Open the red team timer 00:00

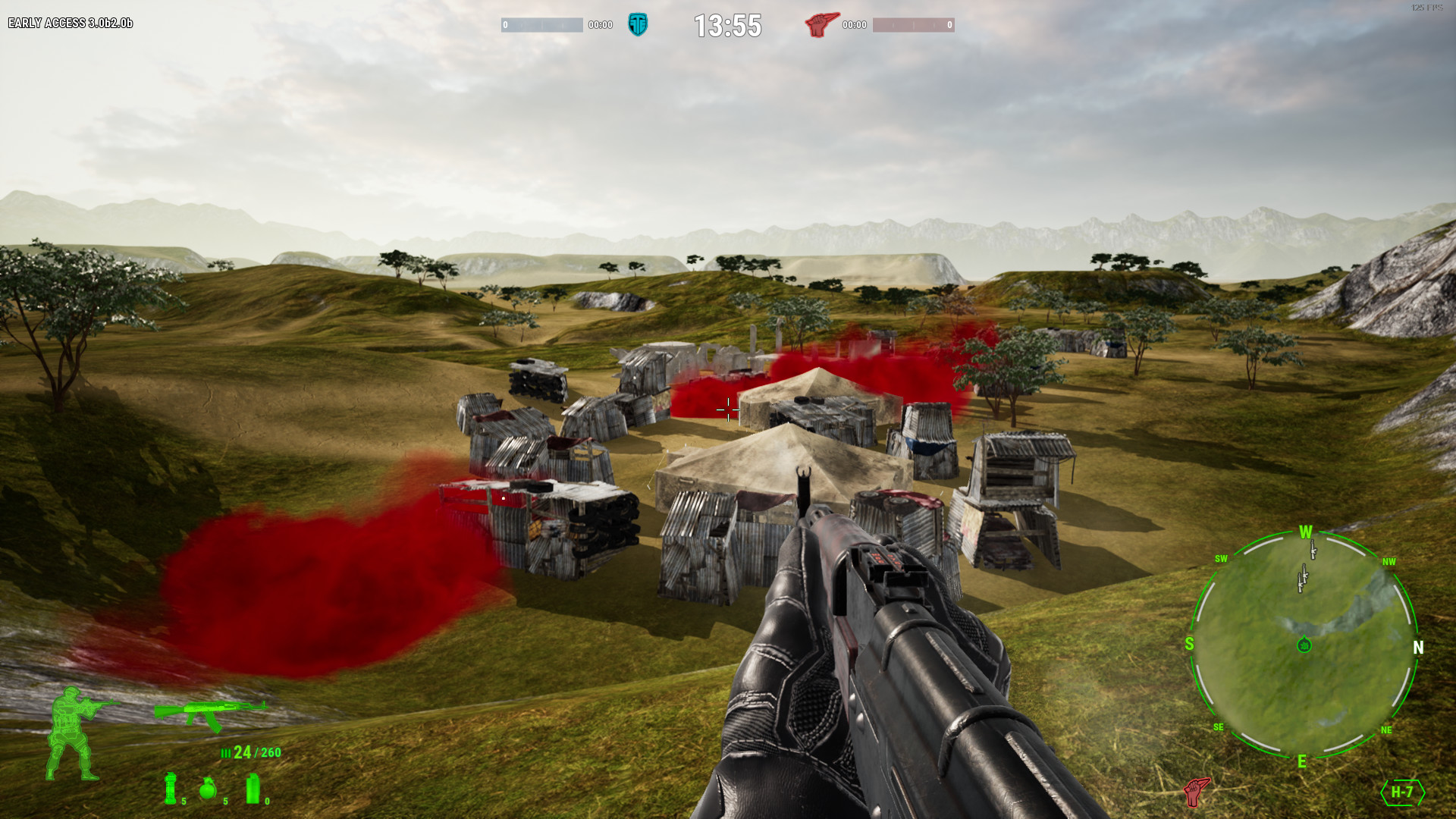pos(853,25)
